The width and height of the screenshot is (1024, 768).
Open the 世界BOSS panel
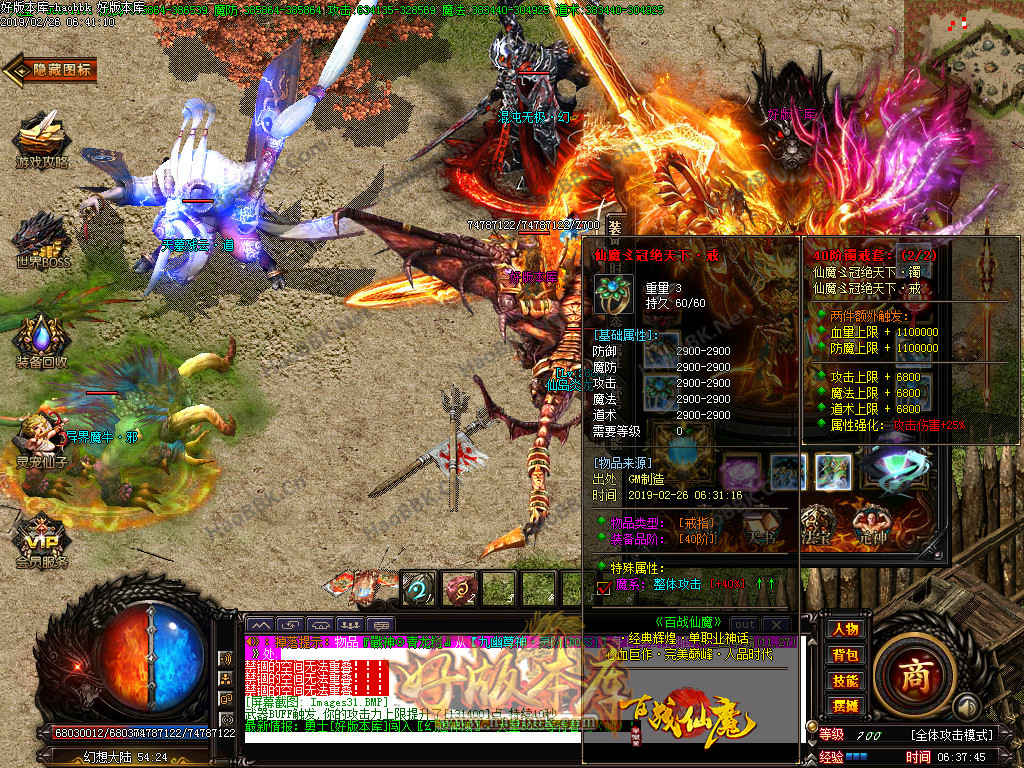click(x=41, y=240)
